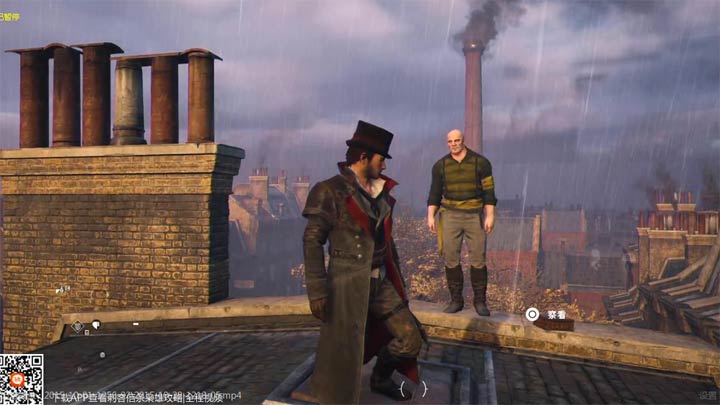The width and height of the screenshot is (720, 405).
Task: Click the QR code overlay
Action: click(x=21, y=379)
